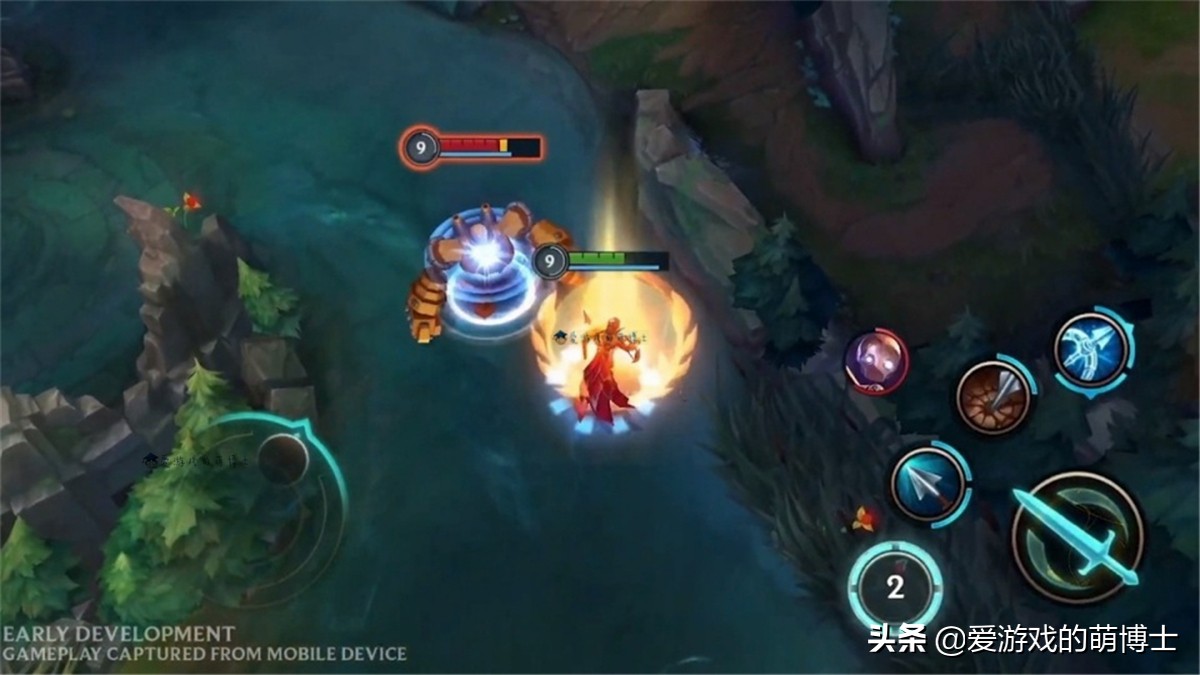
Task: Use the brown spike-shield ability
Action: (x=993, y=397)
